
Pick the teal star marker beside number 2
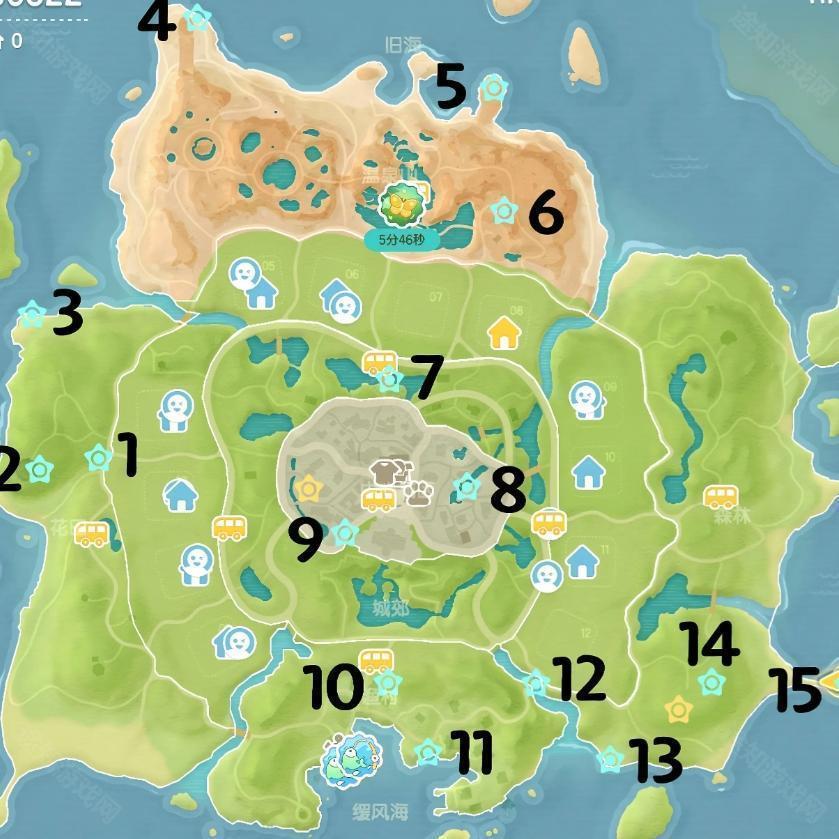pyautogui.click(x=40, y=468)
